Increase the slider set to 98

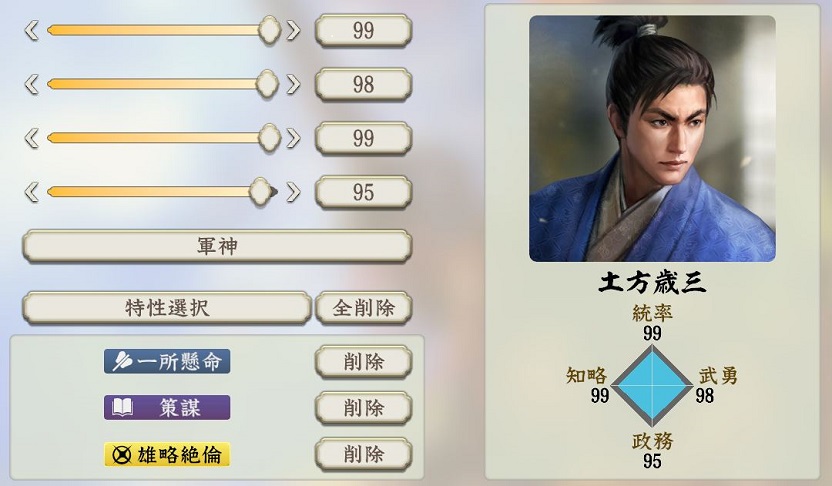[293, 84]
